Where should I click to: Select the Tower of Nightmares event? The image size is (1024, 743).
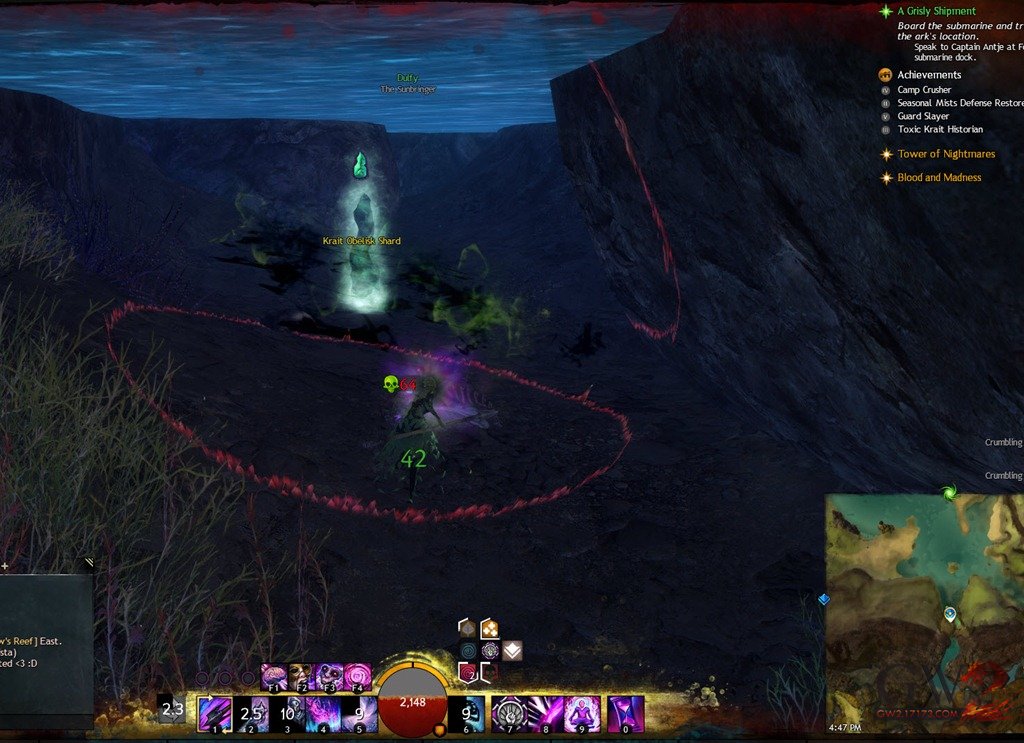[x=946, y=154]
